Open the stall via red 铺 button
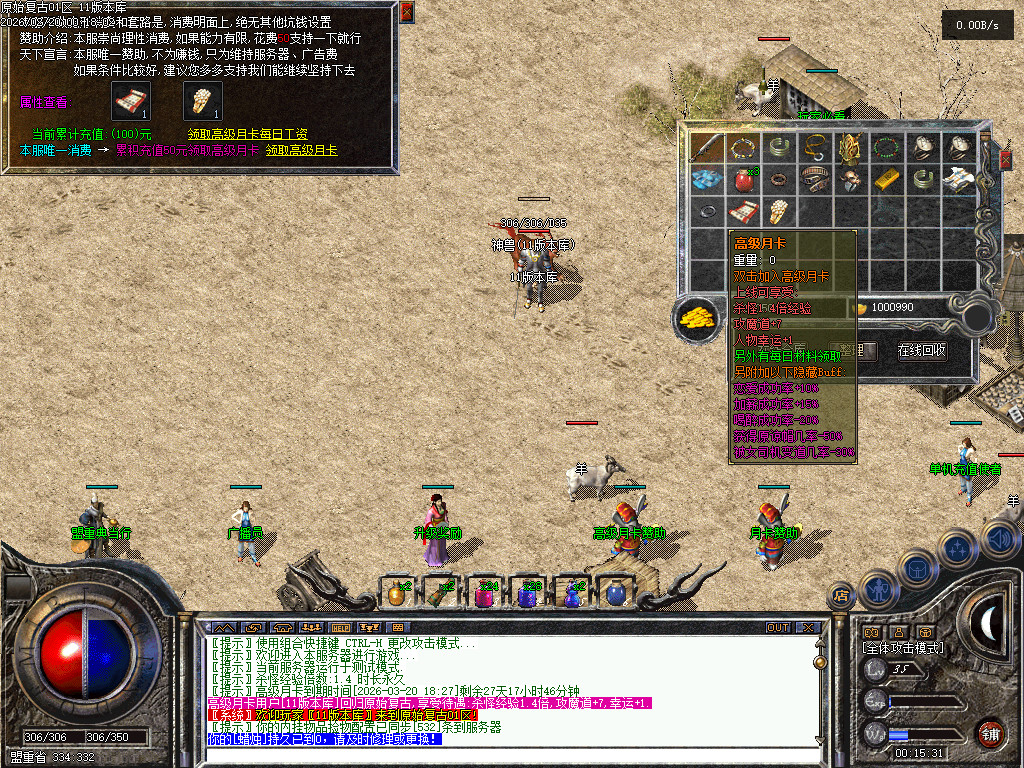Screen dimensions: 1024x768 pos(991,733)
